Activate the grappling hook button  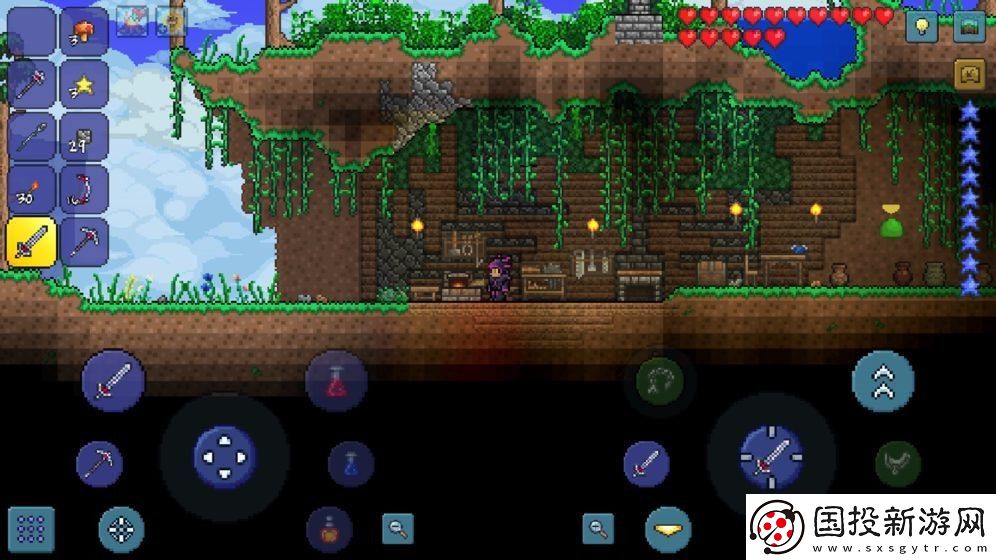click(659, 380)
